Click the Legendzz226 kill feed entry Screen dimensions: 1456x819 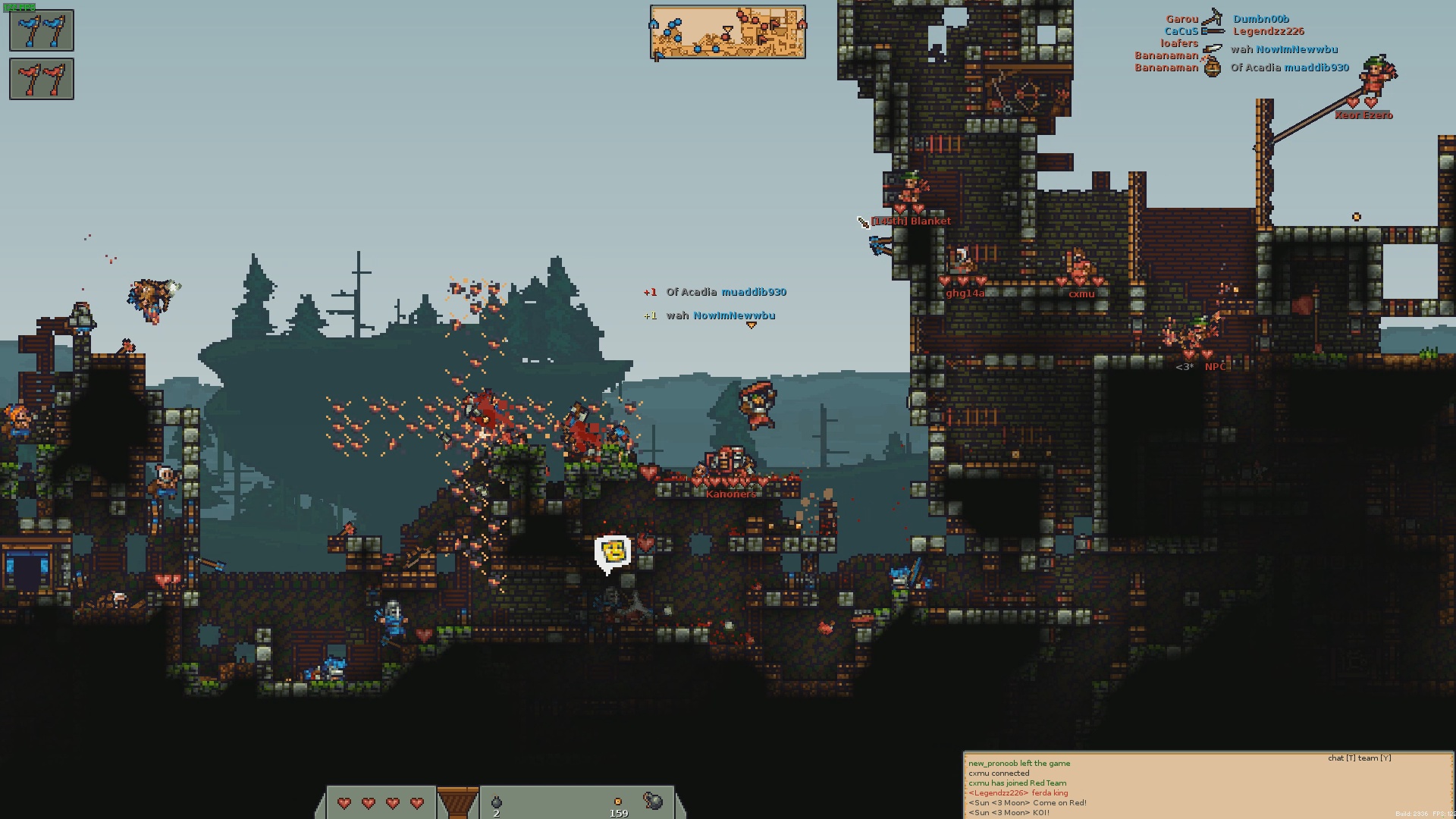1268,31
